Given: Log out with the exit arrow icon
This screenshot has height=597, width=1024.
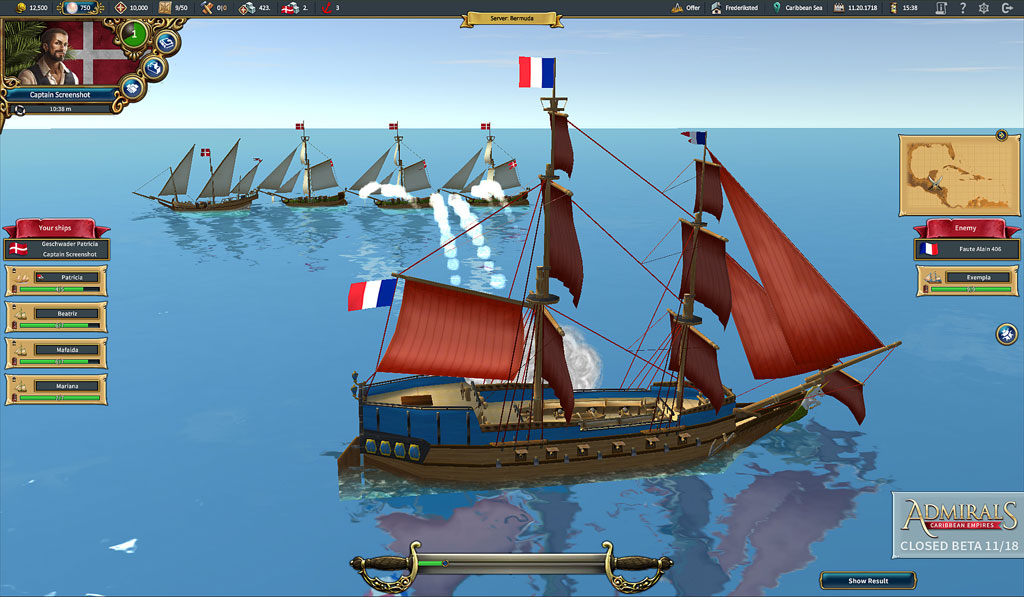Looking at the screenshot, I should [1006, 8].
